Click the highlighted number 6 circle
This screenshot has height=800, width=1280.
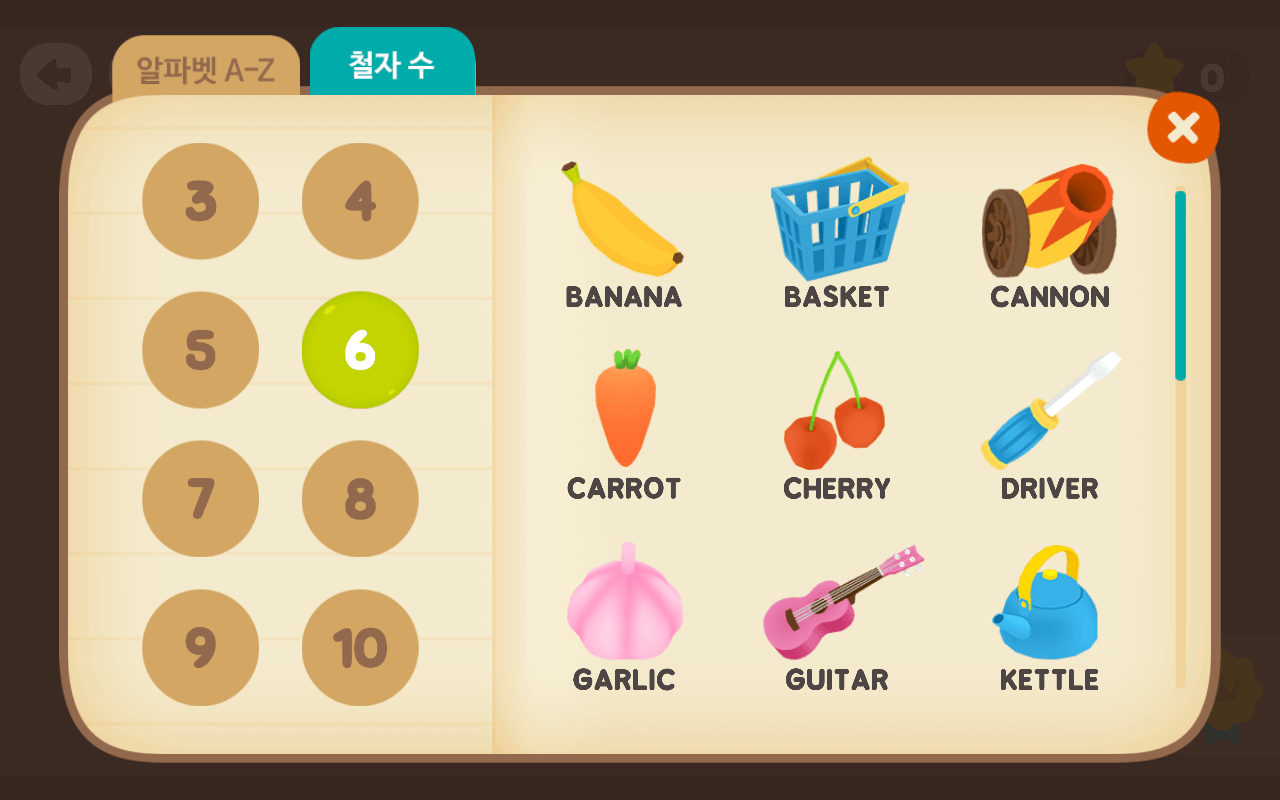(360, 350)
